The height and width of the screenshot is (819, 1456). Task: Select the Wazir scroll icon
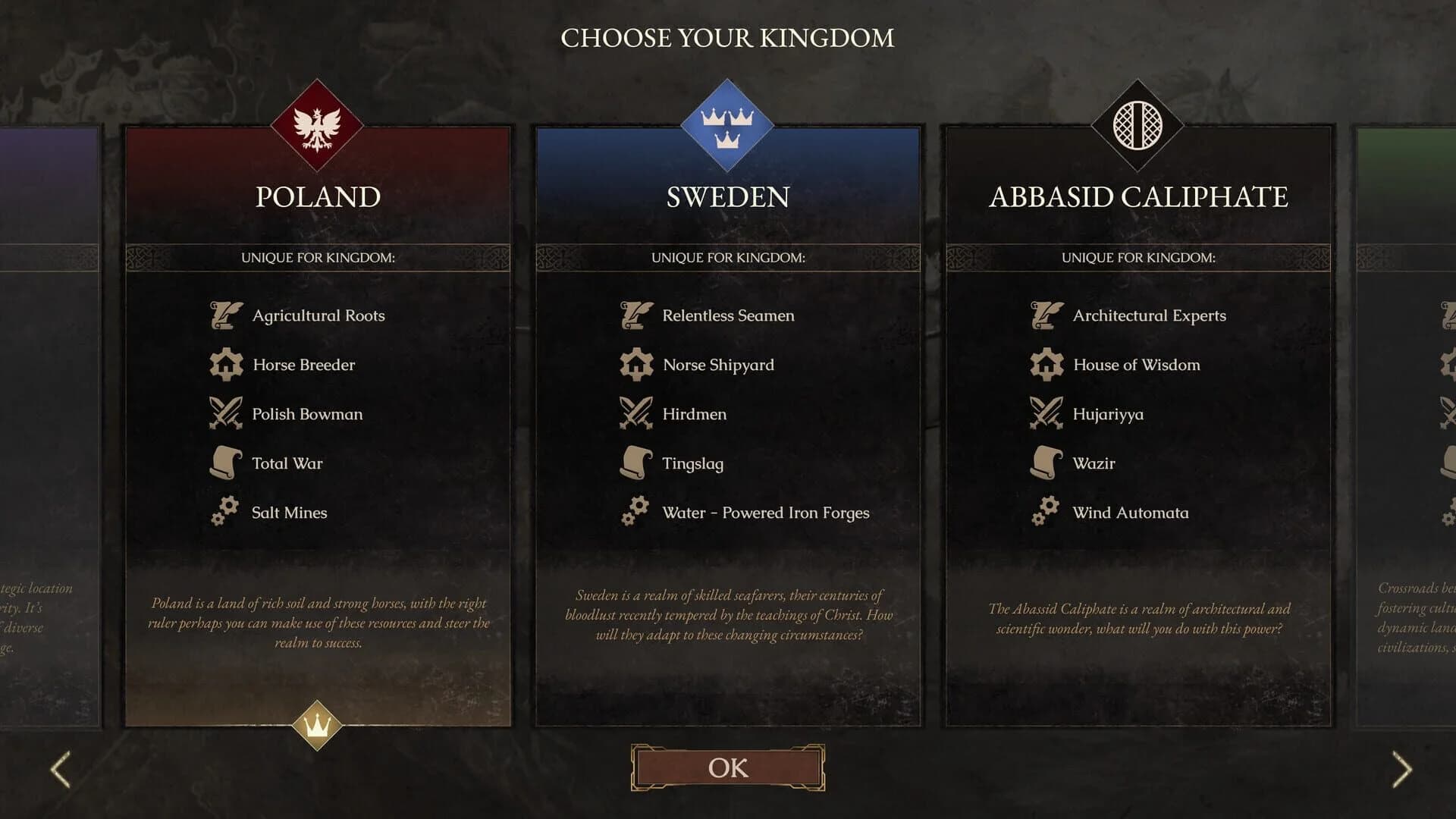(1046, 463)
